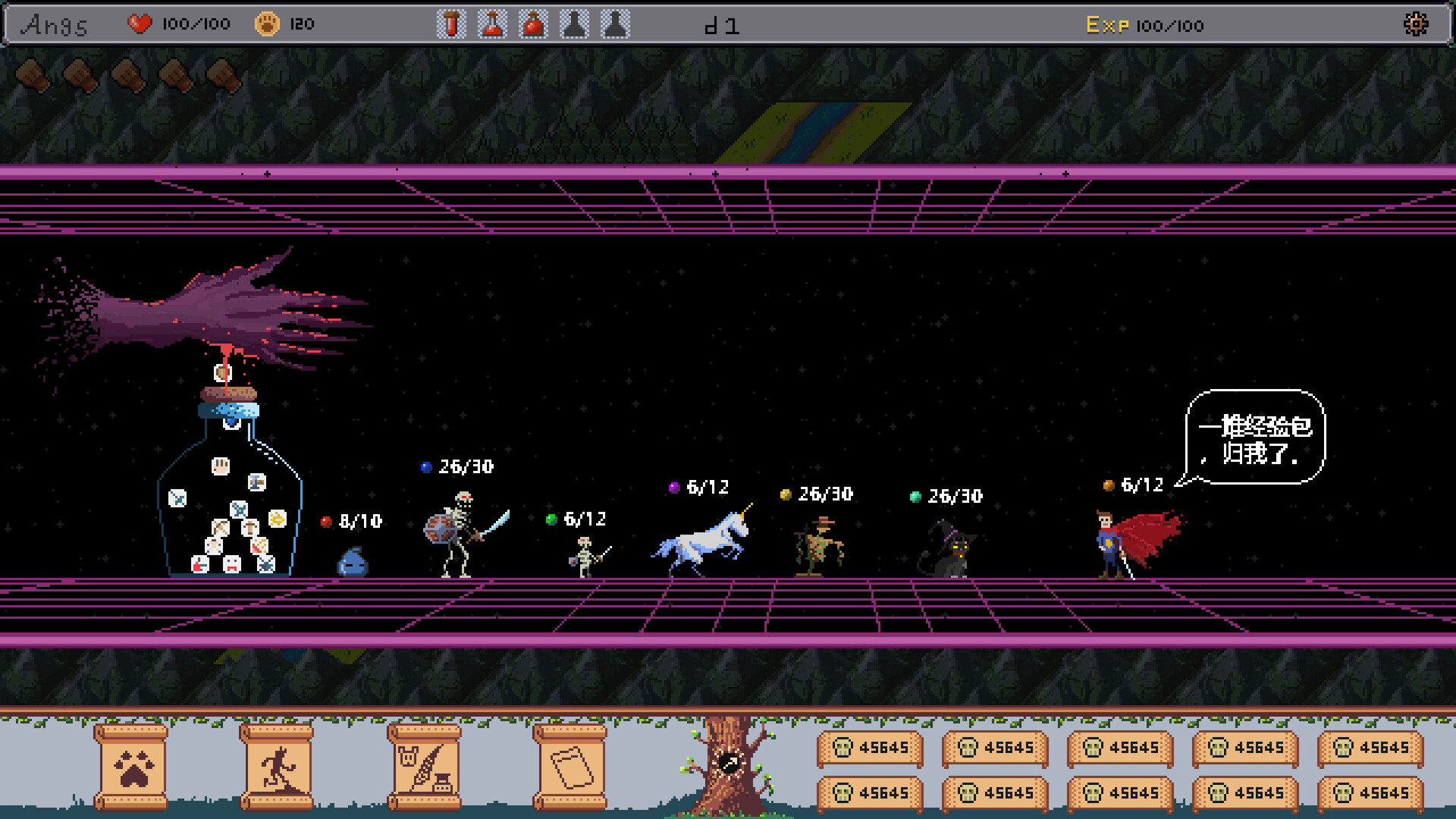Open the settings gear menu
This screenshot has height=819, width=1456.
click(1415, 24)
